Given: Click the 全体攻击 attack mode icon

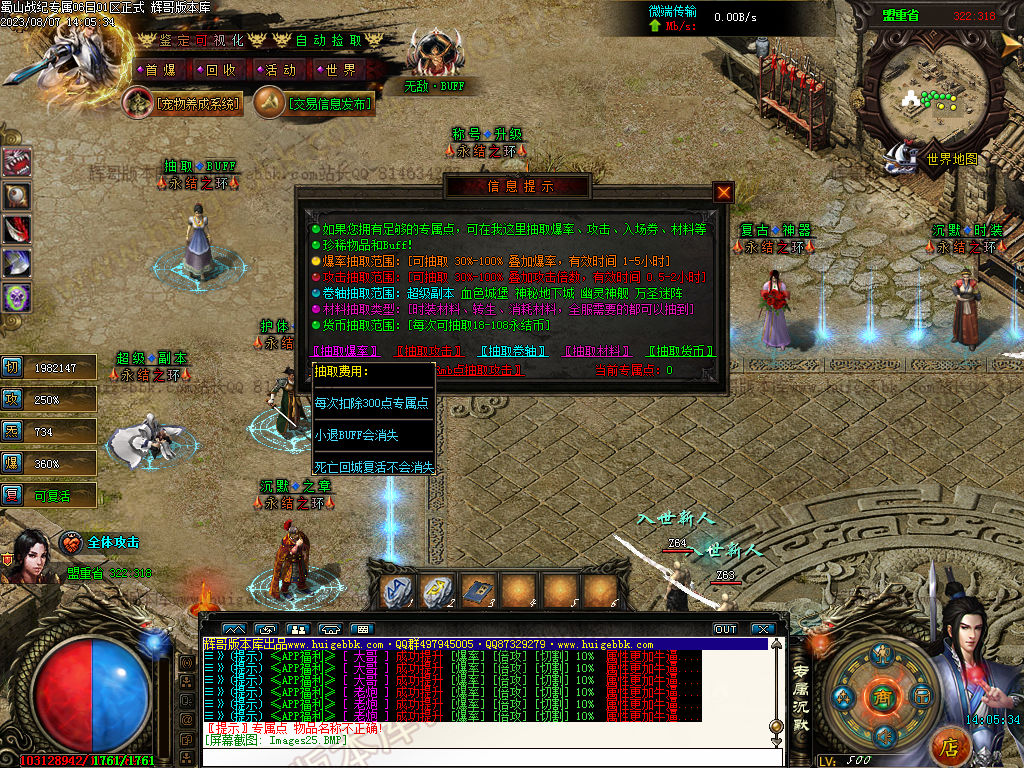Looking at the screenshot, I should pyautogui.click(x=71, y=543).
